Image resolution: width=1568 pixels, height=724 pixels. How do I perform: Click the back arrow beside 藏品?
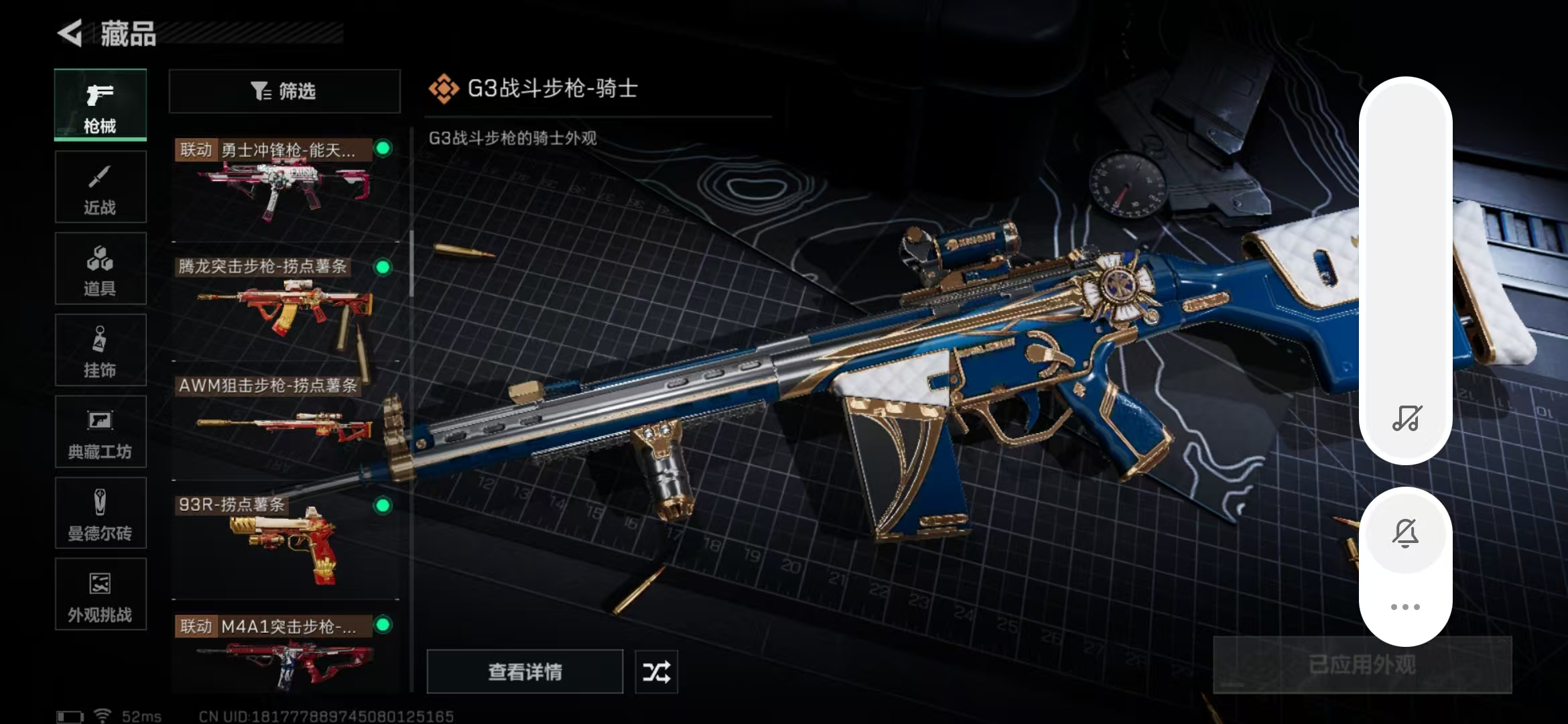coord(74,32)
